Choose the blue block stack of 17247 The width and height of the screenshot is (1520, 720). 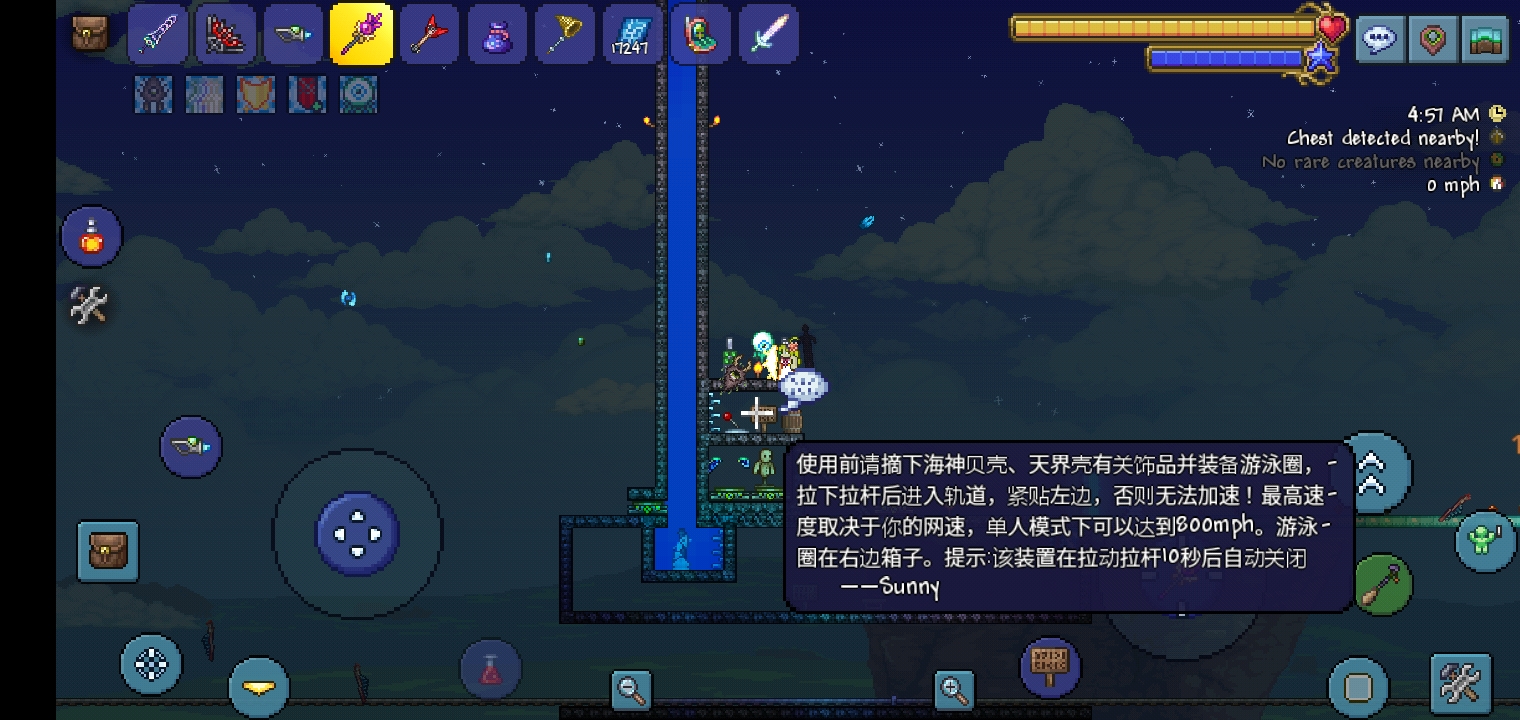click(633, 35)
